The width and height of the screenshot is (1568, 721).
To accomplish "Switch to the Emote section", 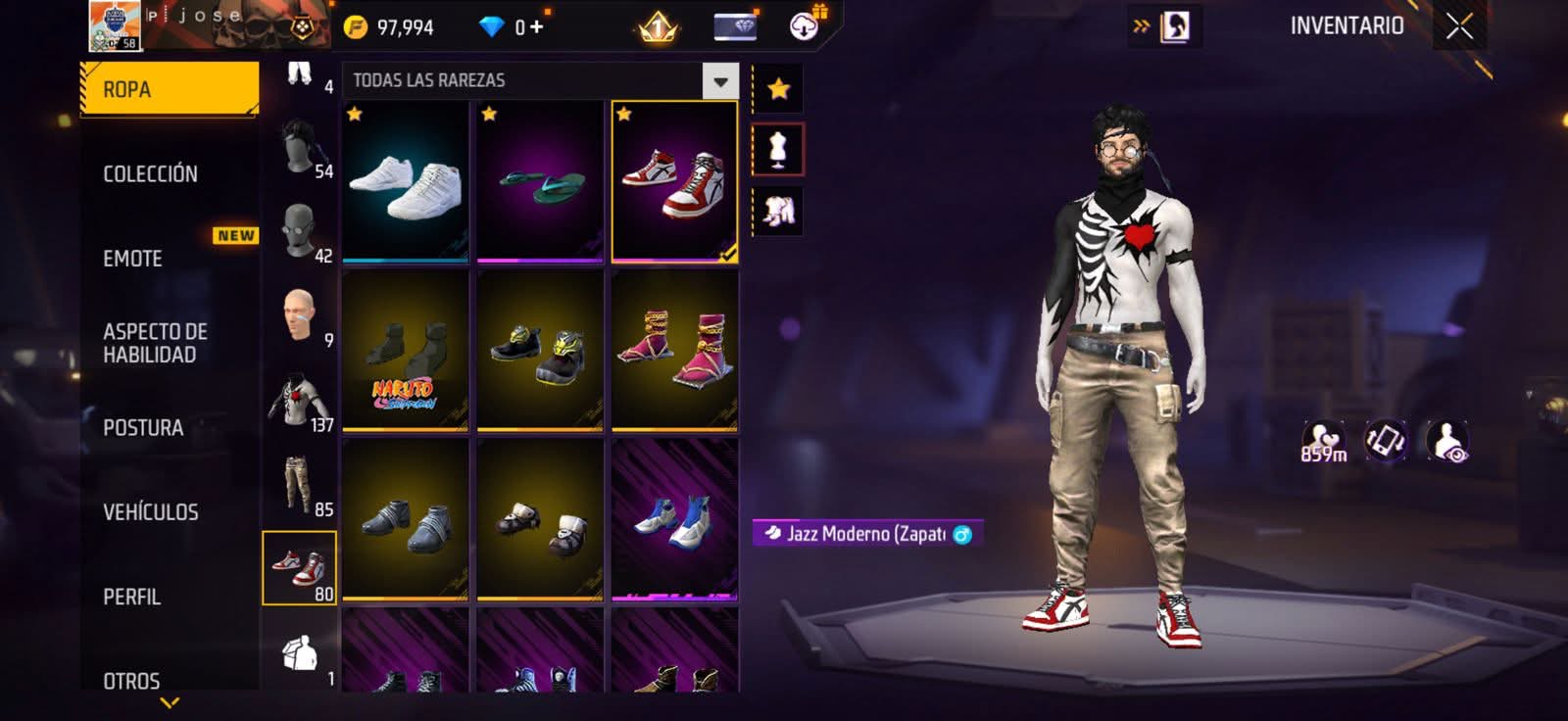I will tap(133, 259).
